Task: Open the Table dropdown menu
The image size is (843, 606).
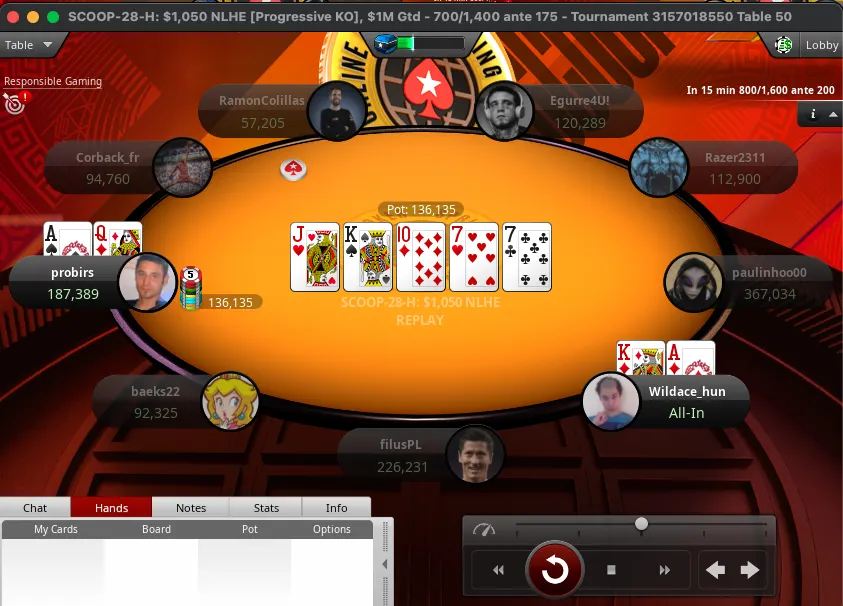Action: pyautogui.click(x=32, y=45)
